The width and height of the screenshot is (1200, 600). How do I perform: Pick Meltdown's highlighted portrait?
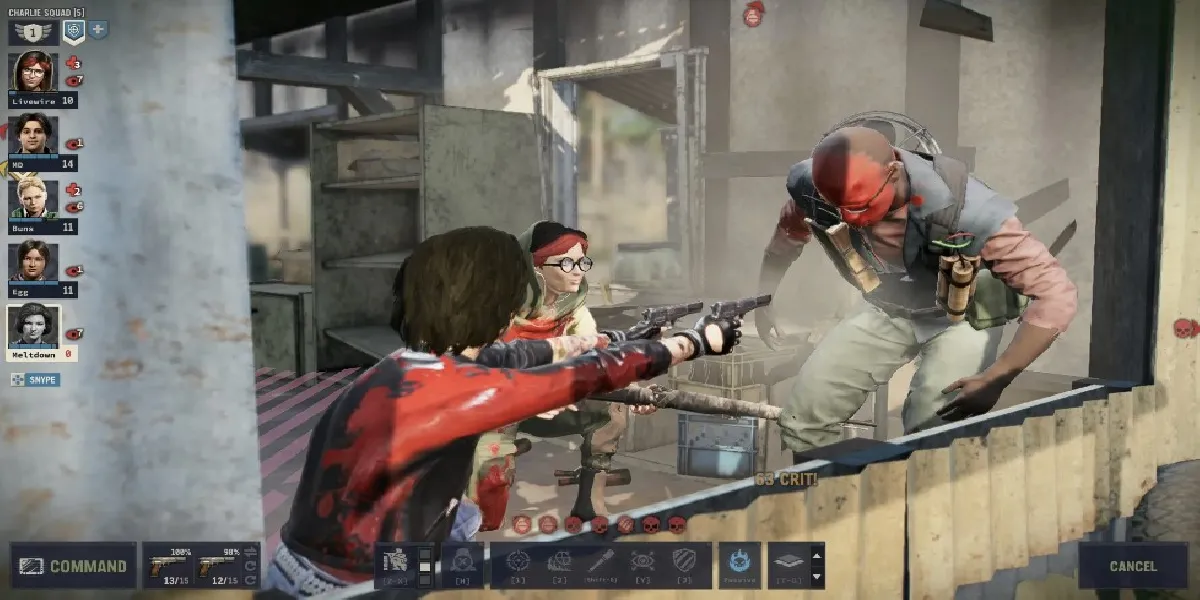[x=33, y=325]
